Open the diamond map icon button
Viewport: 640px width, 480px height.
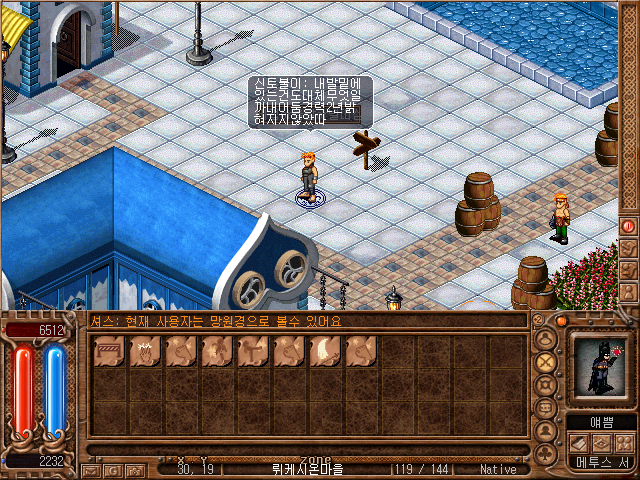(600, 443)
